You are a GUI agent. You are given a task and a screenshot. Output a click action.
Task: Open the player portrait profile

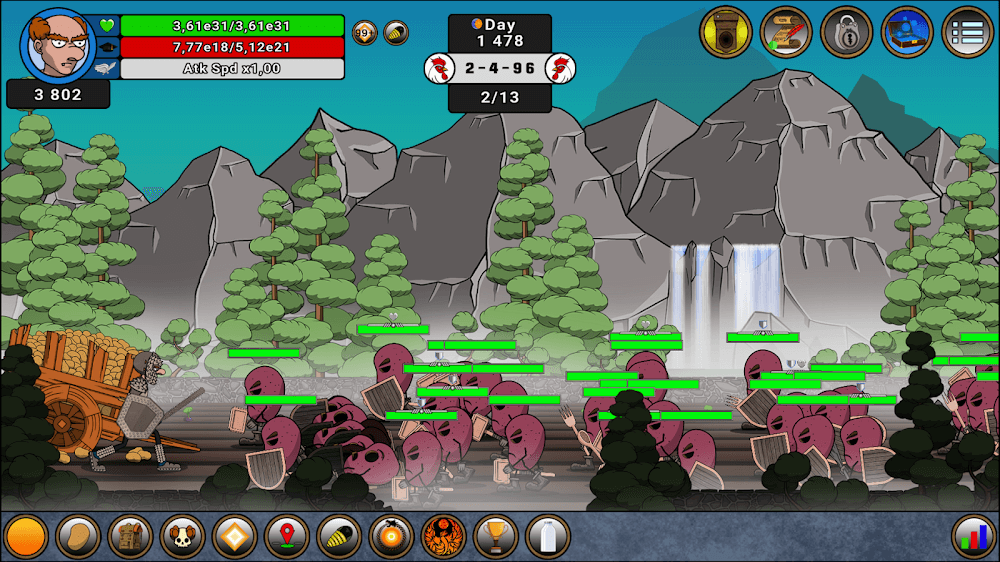[x=56, y=44]
